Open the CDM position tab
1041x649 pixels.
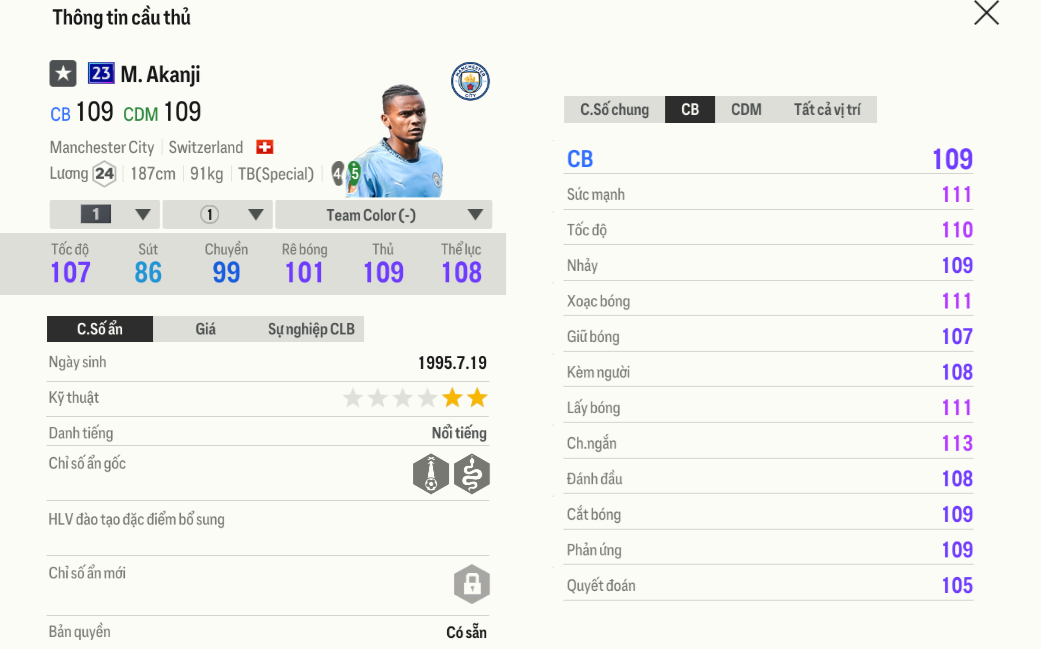746,110
